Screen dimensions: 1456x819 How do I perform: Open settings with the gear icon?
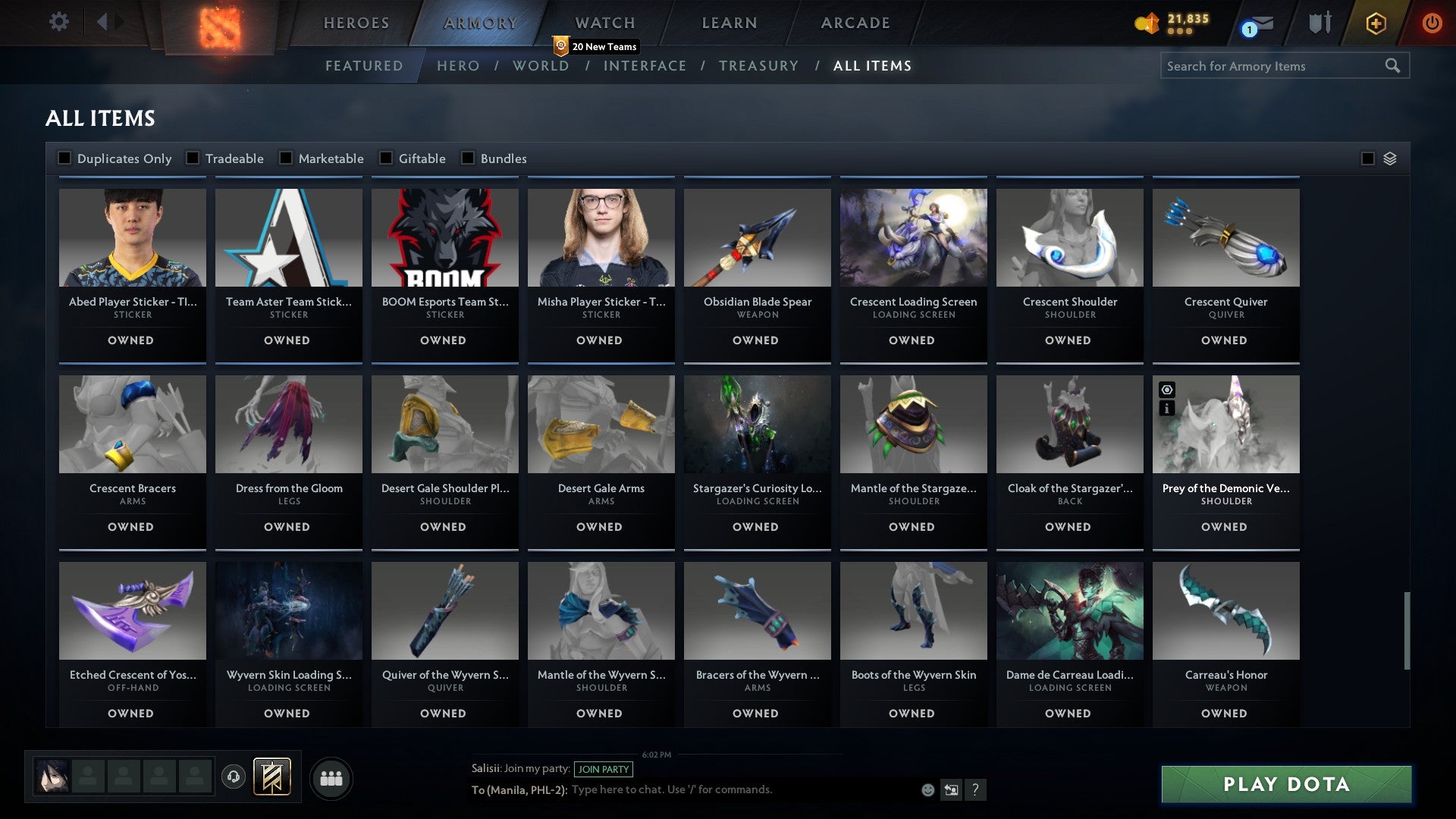pos(58,23)
